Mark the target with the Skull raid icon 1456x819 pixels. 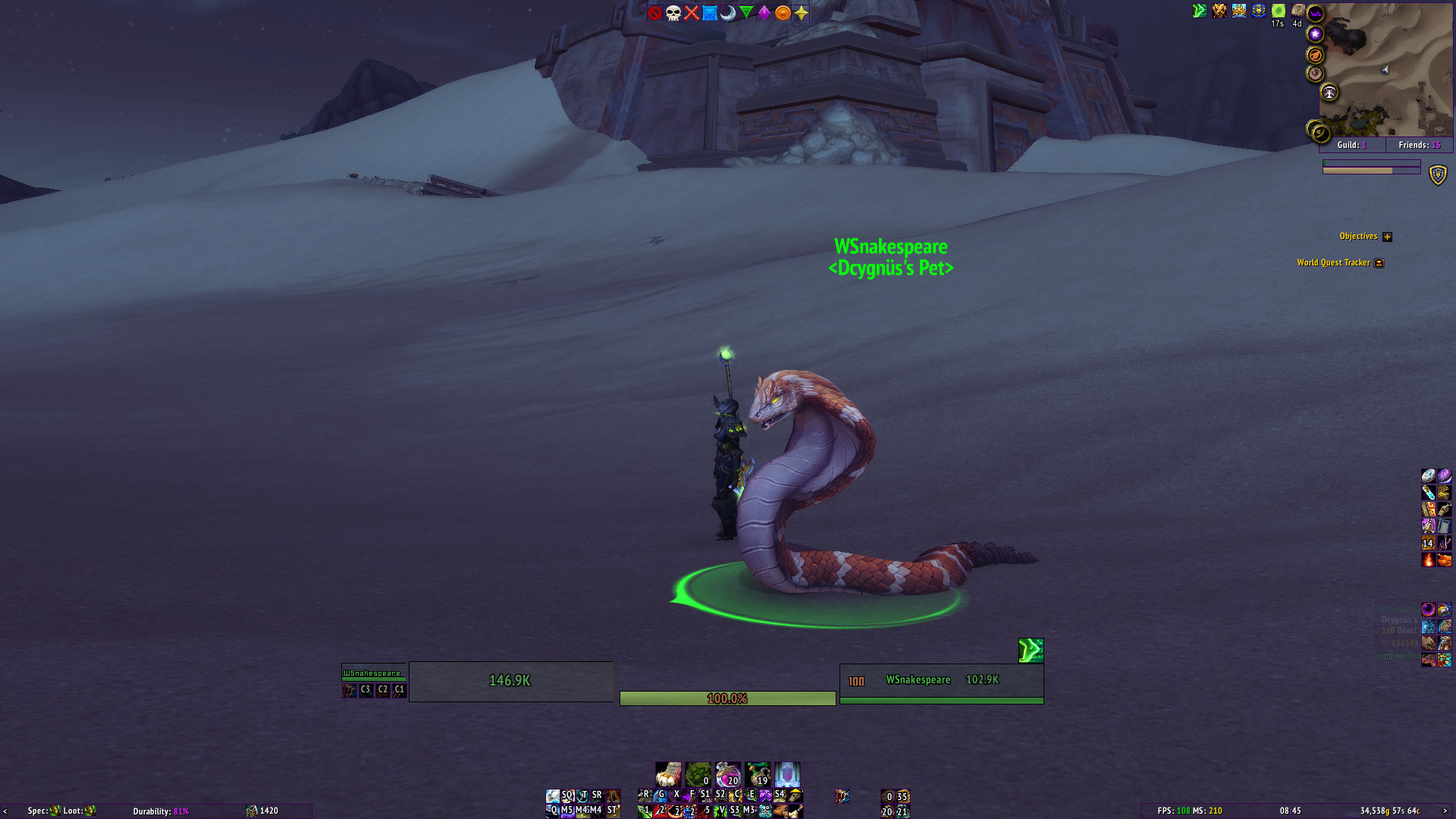[673, 11]
